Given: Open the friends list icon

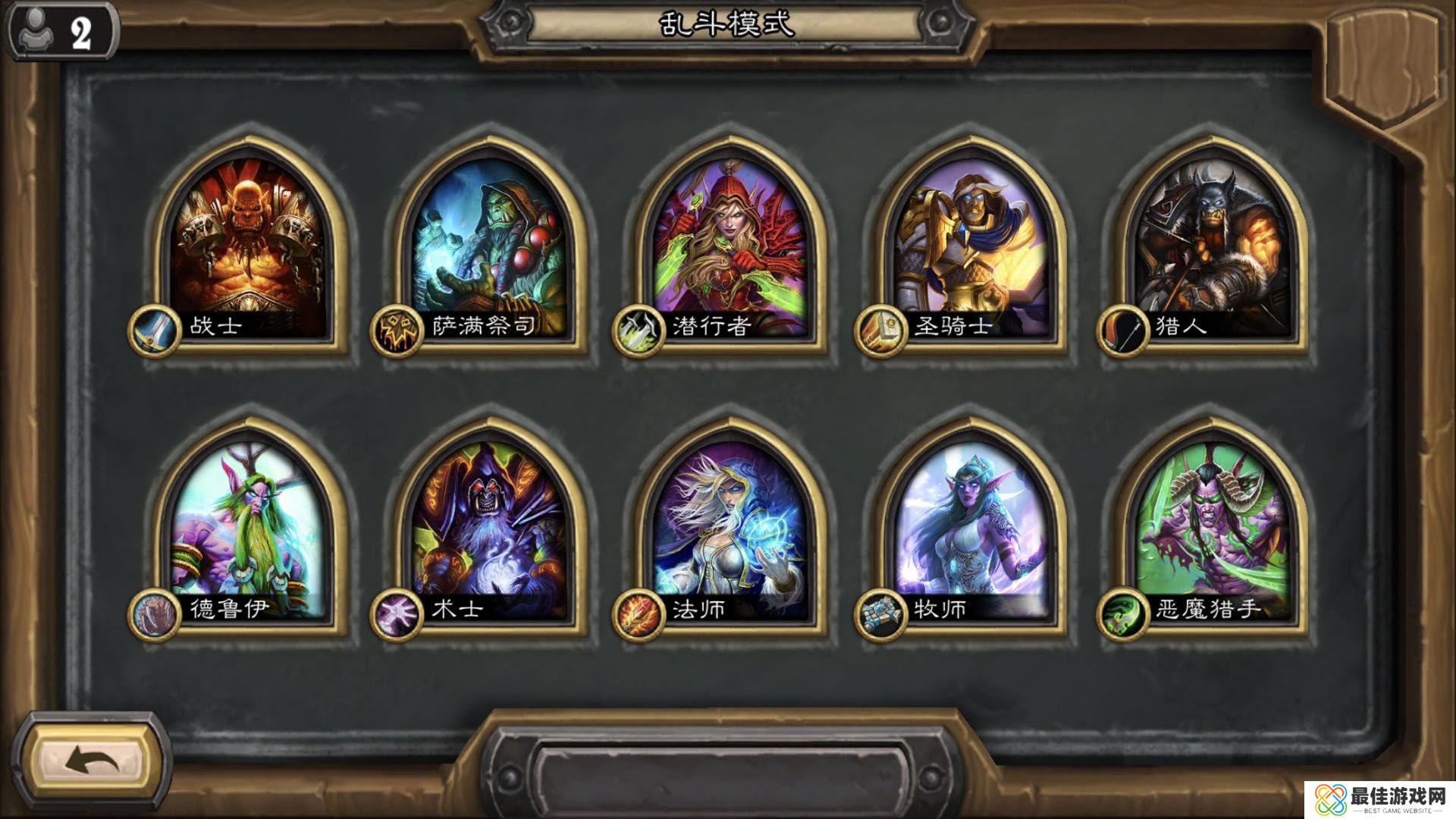Looking at the screenshot, I should click(x=61, y=32).
